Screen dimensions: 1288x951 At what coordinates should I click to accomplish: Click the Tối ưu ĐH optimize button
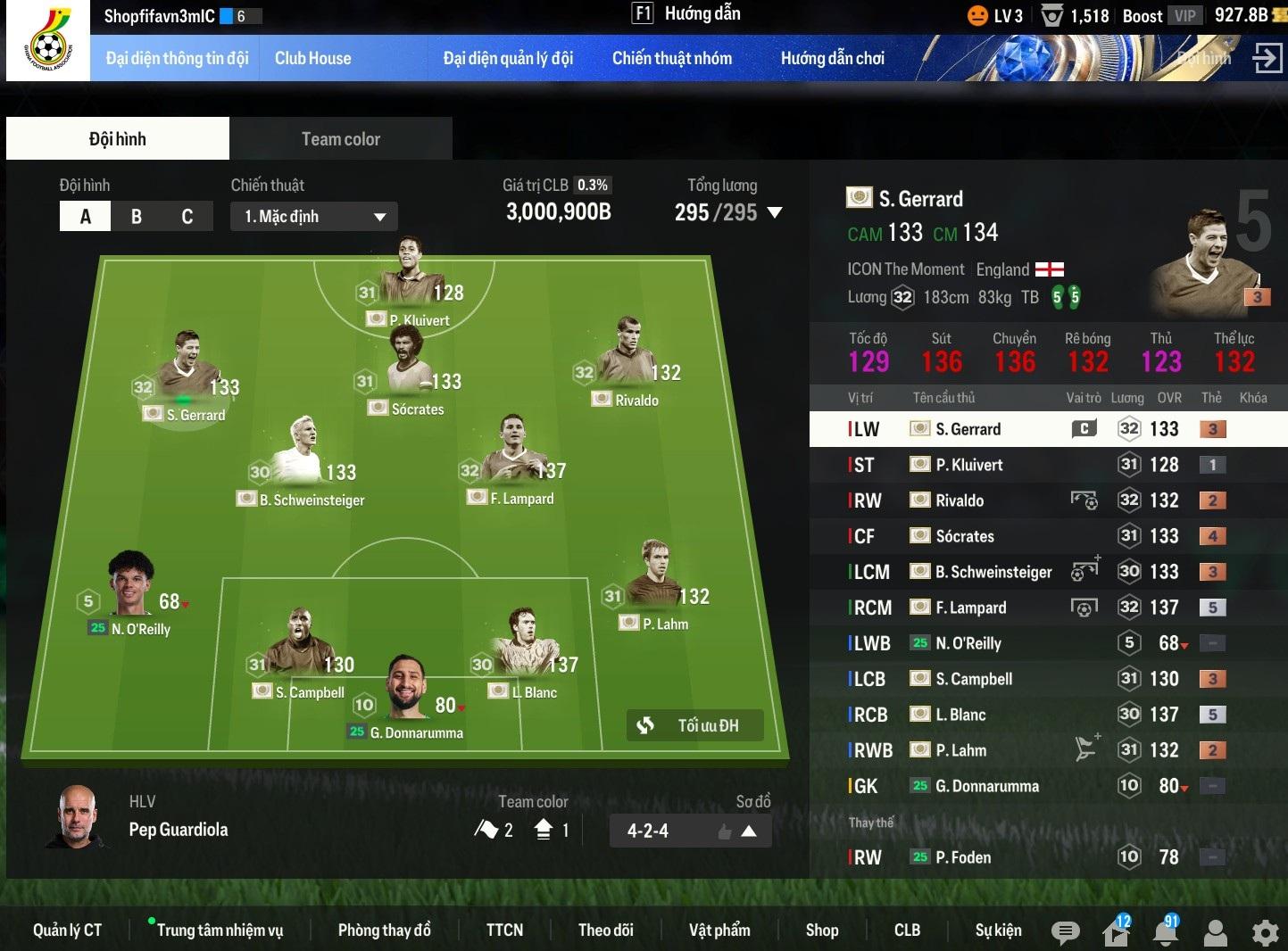(695, 725)
